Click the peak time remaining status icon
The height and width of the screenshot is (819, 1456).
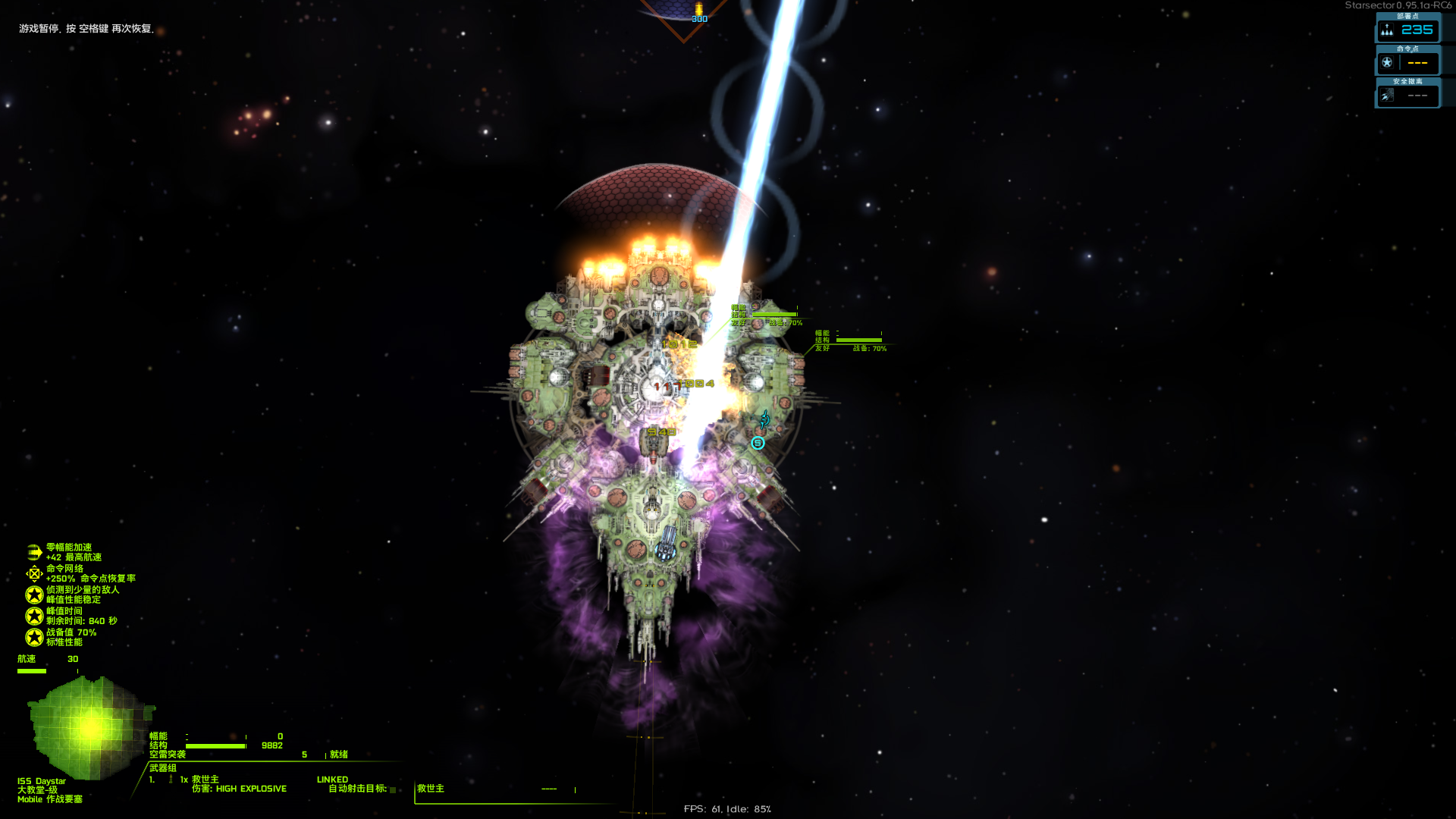pos(34,616)
